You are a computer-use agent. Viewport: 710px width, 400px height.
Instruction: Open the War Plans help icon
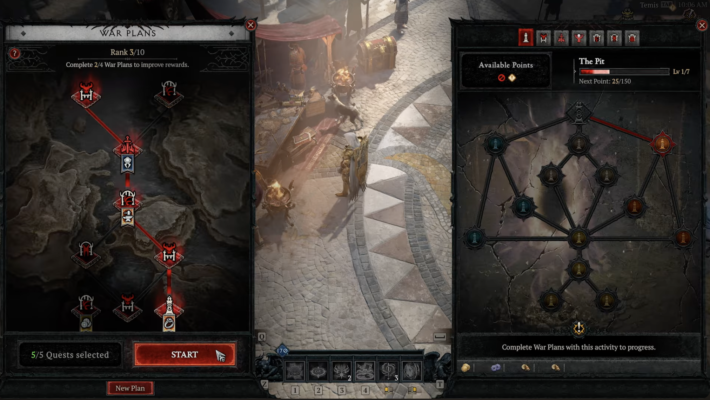click(14, 53)
